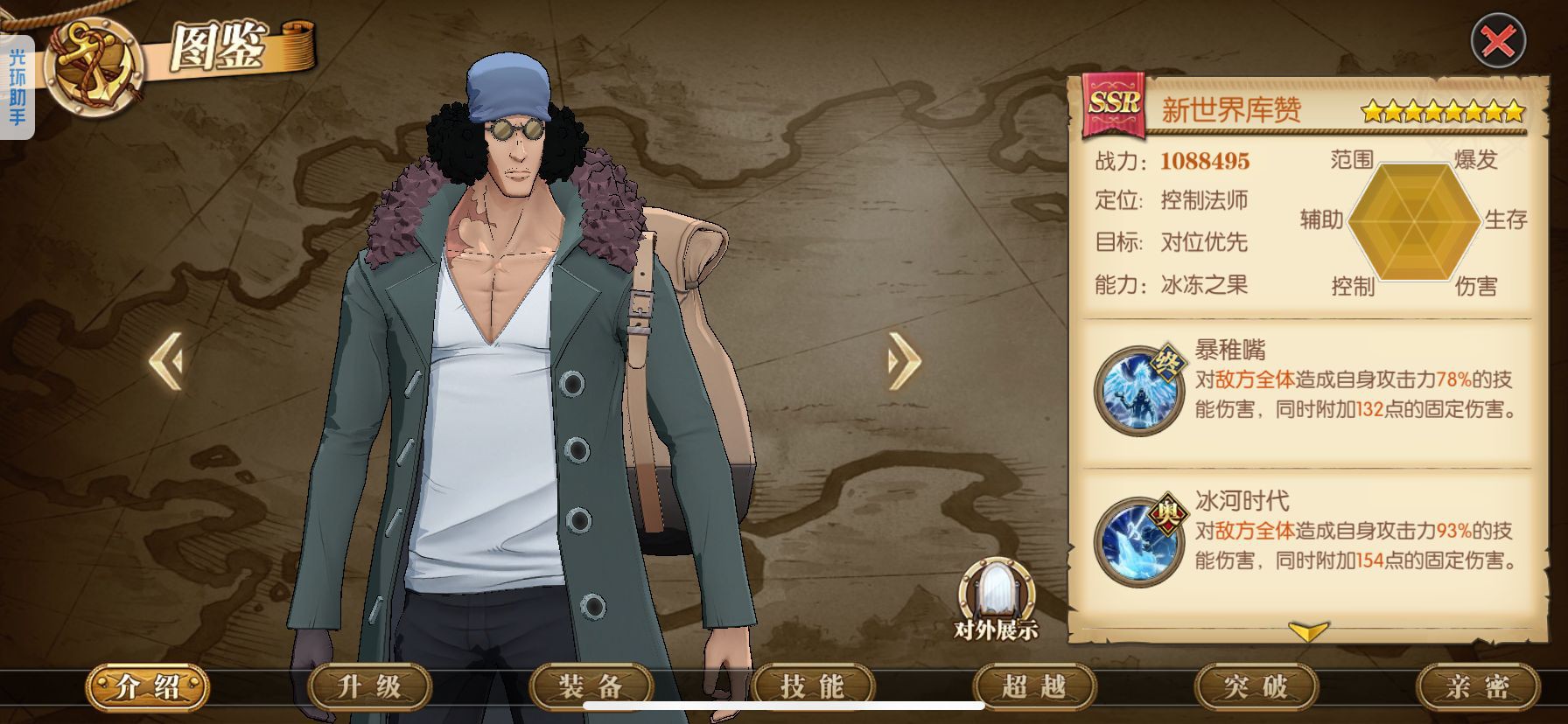Viewport: 1568px width, 724px height.
Task: Open the 升级 tab
Action: (369, 687)
